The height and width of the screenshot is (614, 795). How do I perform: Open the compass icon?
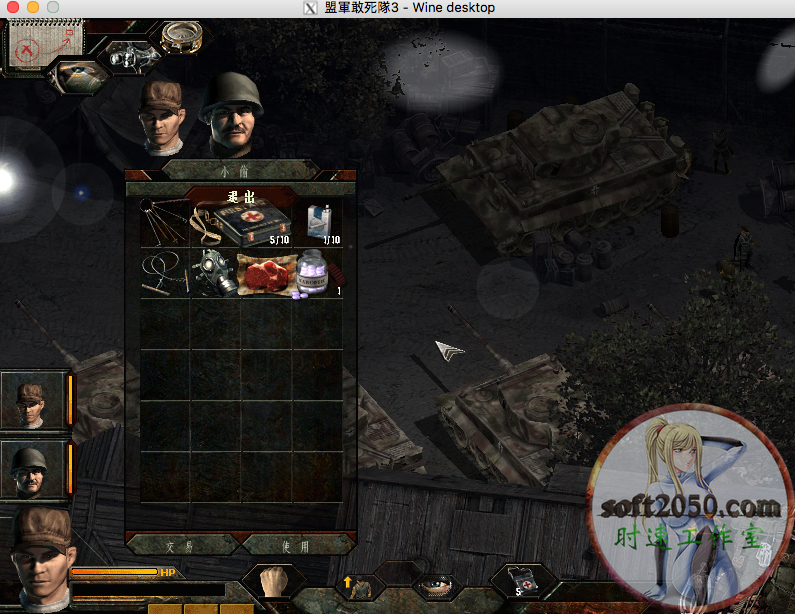click(x=181, y=37)
